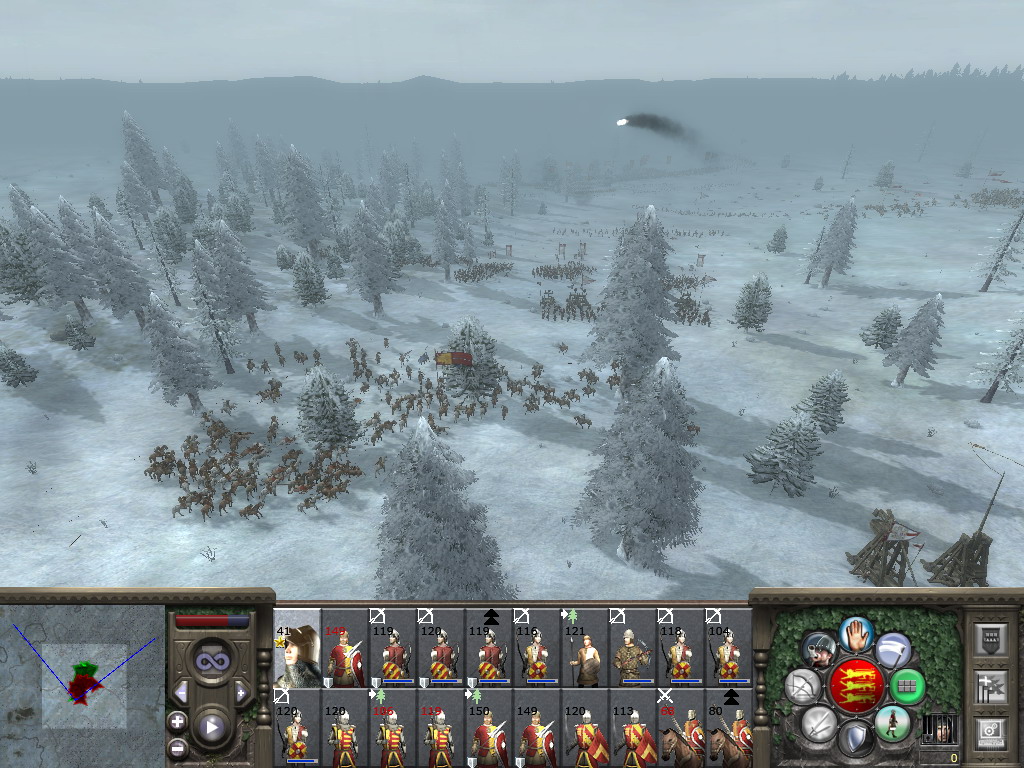Select the general's unit card
1024x768 pixels.
click(x=297, y=648)
